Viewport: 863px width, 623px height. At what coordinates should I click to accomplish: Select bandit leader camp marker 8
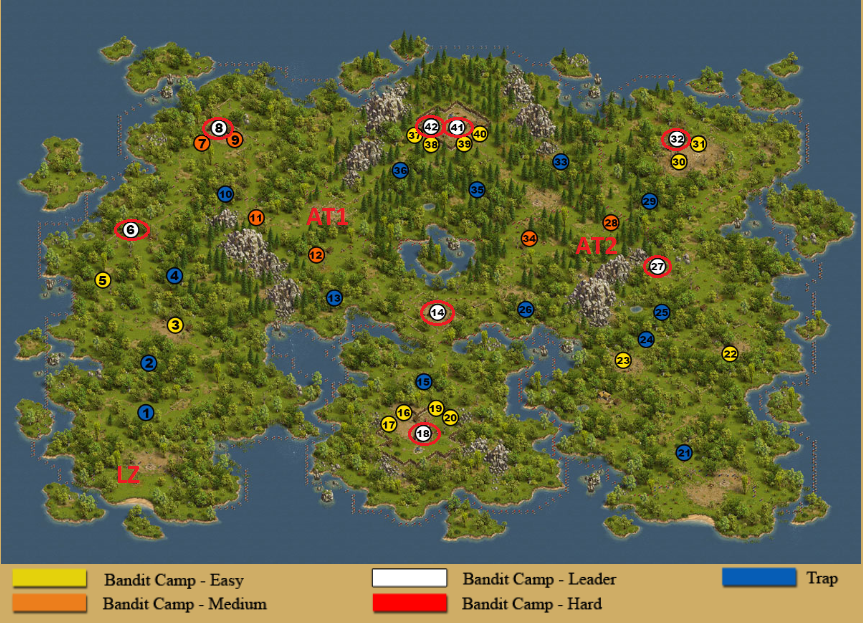pos(218,127)
